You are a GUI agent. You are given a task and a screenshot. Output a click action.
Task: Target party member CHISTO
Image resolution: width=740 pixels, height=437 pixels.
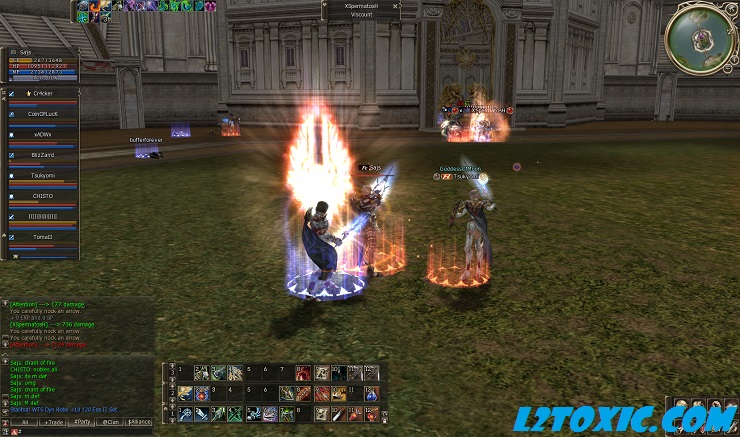[42, 196]
